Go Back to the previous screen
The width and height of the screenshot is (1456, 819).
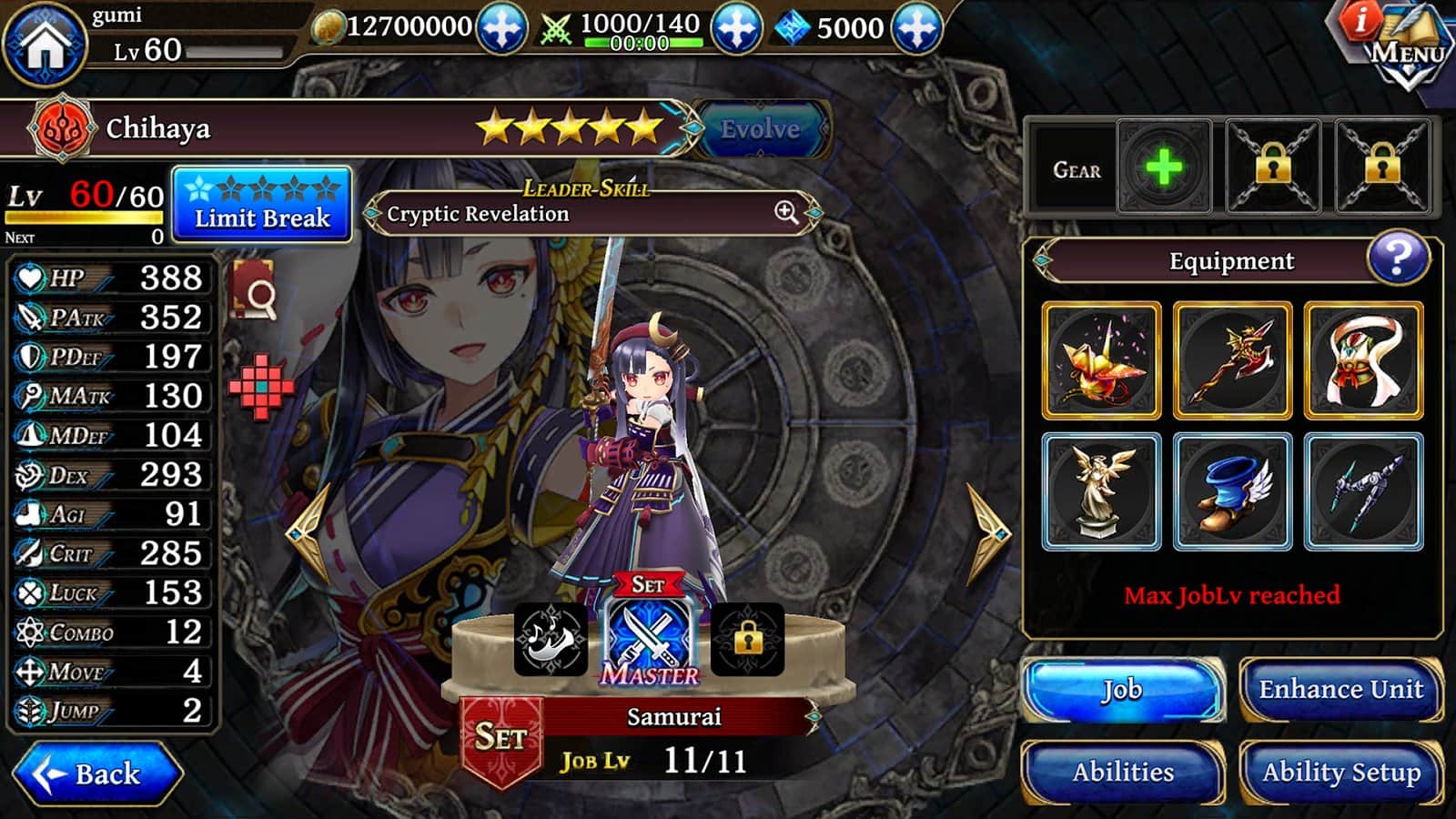pyautogui.click(x=97, y=773)
